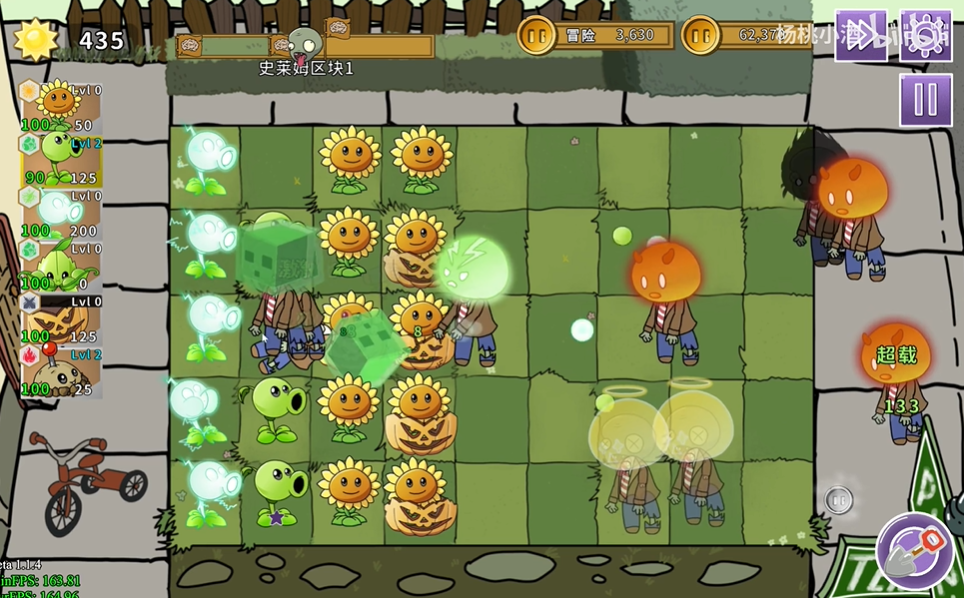Select the leafy vine plant seed card

click(61, 265)
